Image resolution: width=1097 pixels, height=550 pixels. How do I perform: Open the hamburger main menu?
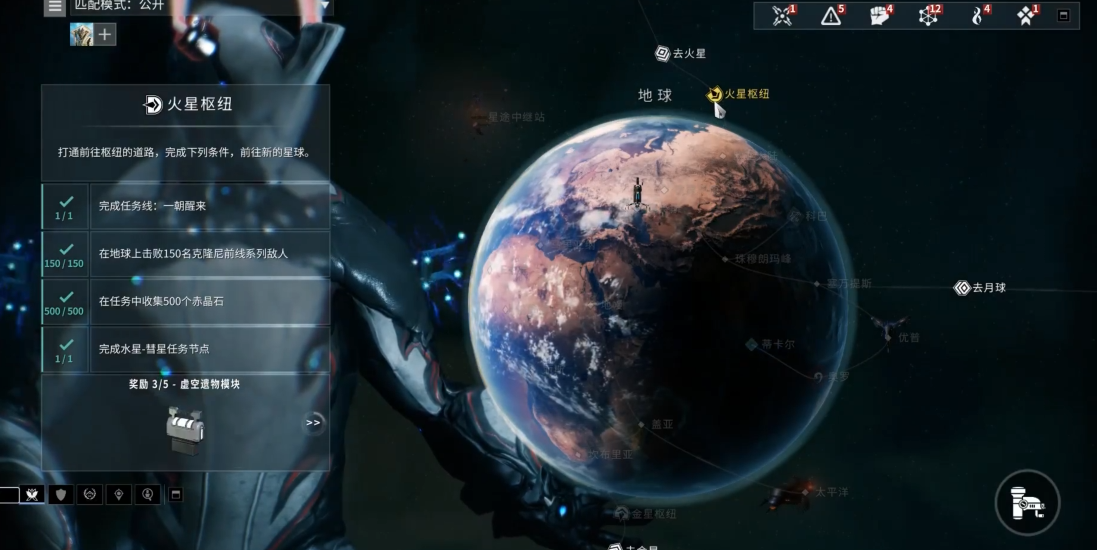[x=55, y=7]
